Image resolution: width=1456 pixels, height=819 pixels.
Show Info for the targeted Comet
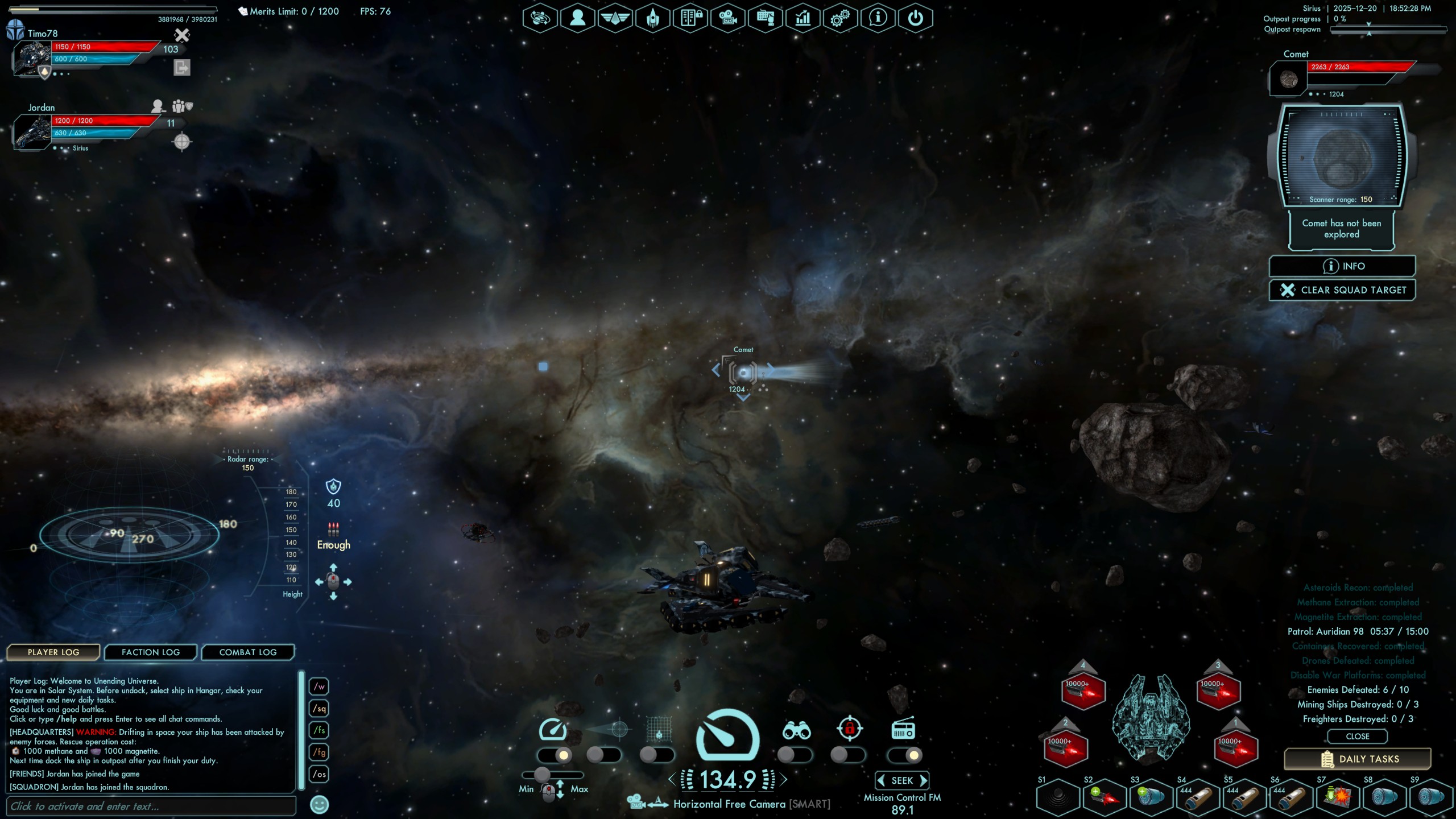coord(1342,266)
